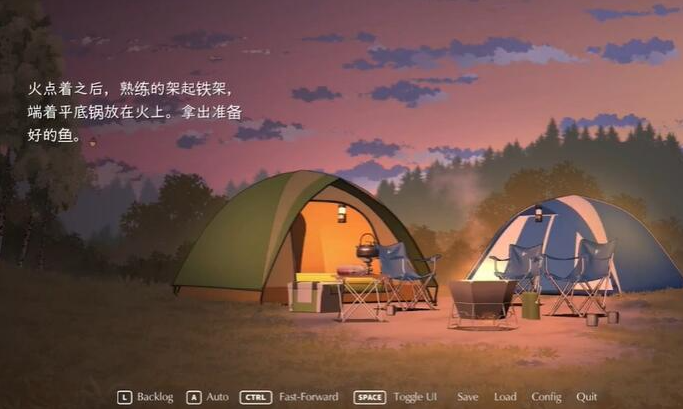Quit the game
The width and height of the screenshot is (683, 409).
[x=587, y=397]
